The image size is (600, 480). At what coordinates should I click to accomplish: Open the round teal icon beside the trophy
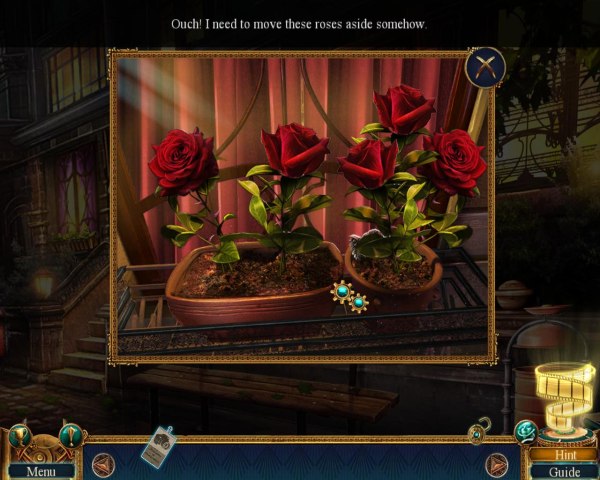[69, 436]
